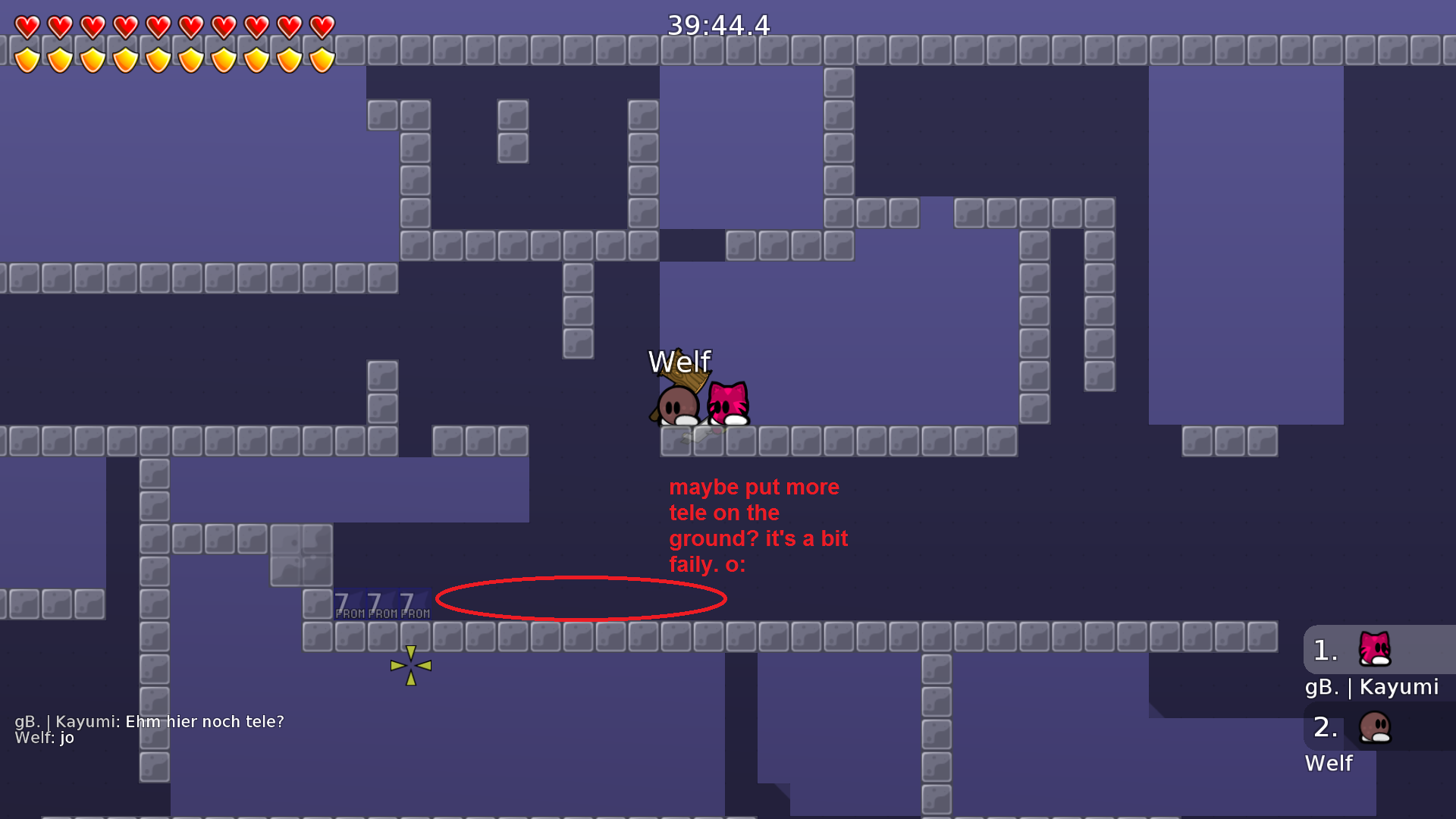1456x819 pixels.
Task: Click Welf's brown tee avatar on the scoreboard
Action: 1376,726
